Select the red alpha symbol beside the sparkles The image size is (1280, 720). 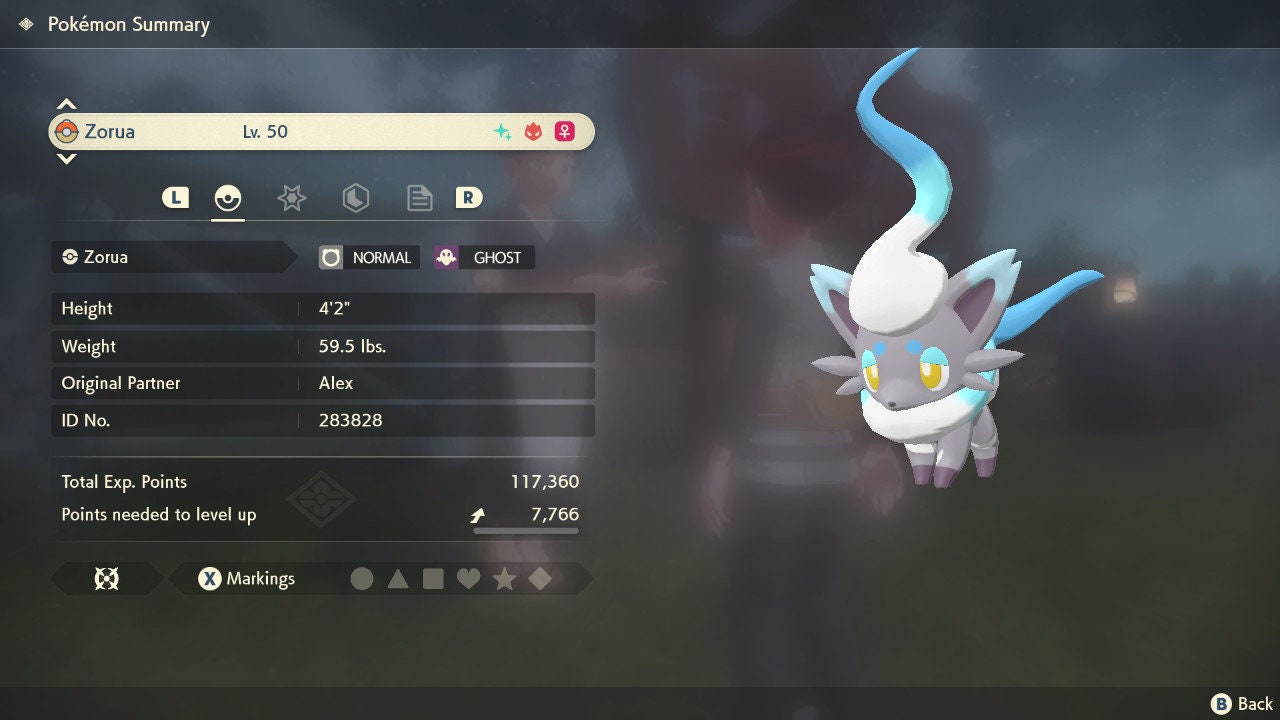pyautogui.click(x=531, y=130)
